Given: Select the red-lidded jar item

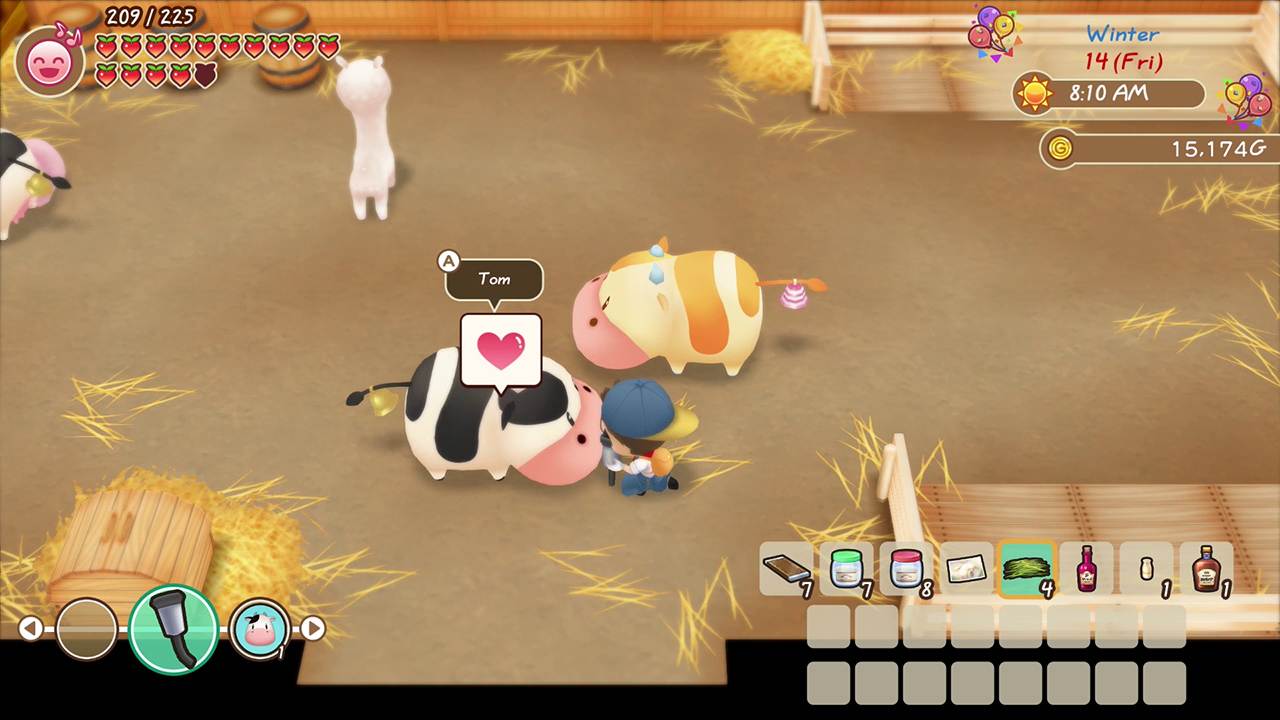Looking at the screenshot, I should (x=907, y=570).
